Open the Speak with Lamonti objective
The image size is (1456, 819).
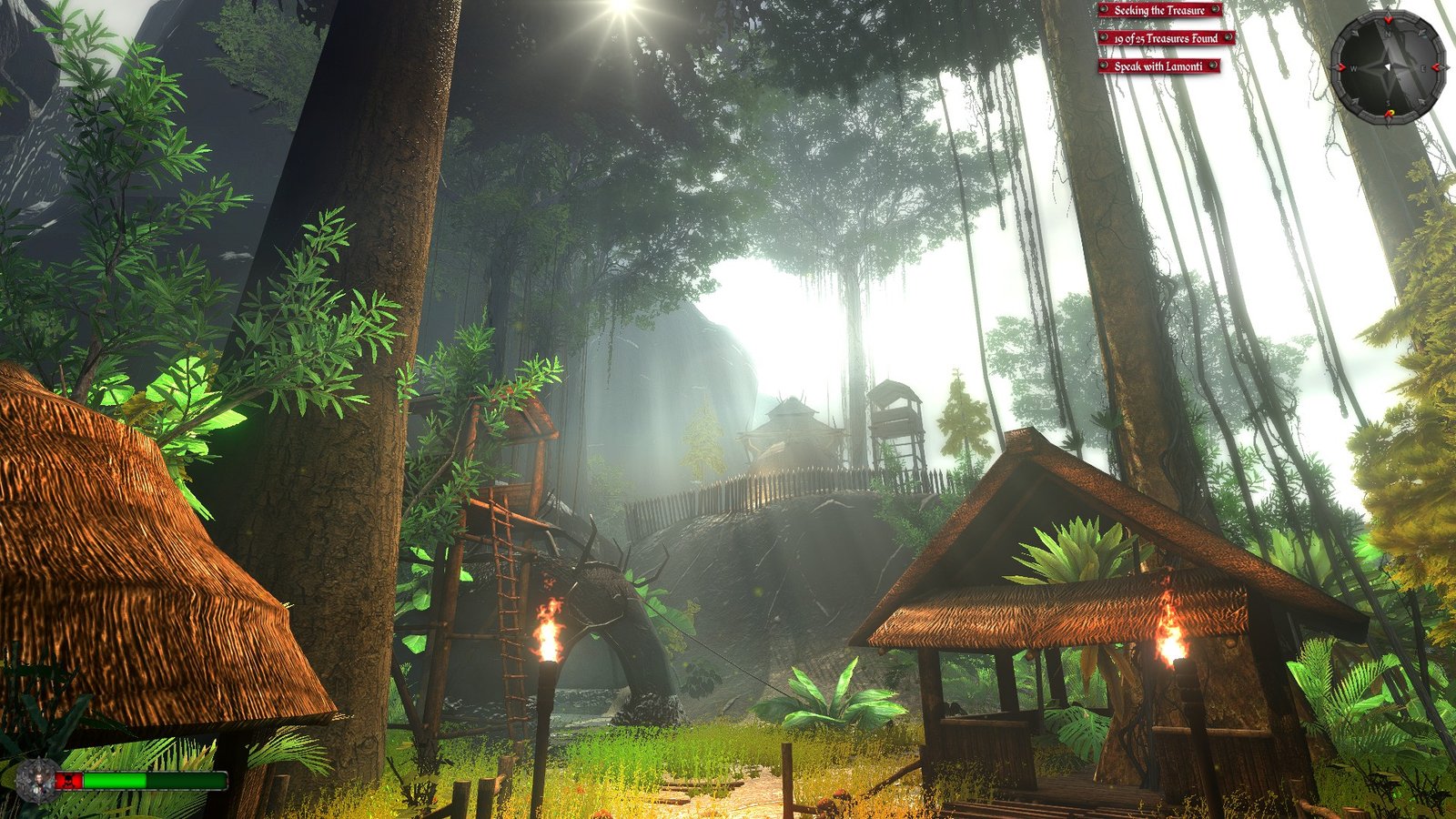[1158, 66]
